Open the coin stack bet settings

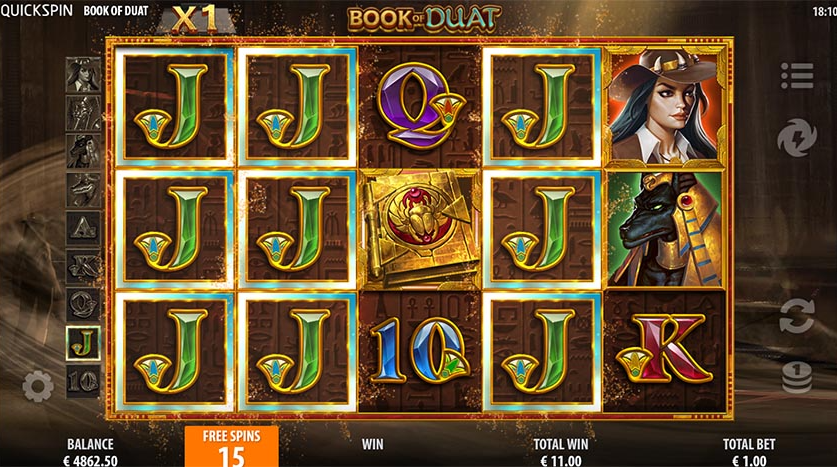pos(797,376)
